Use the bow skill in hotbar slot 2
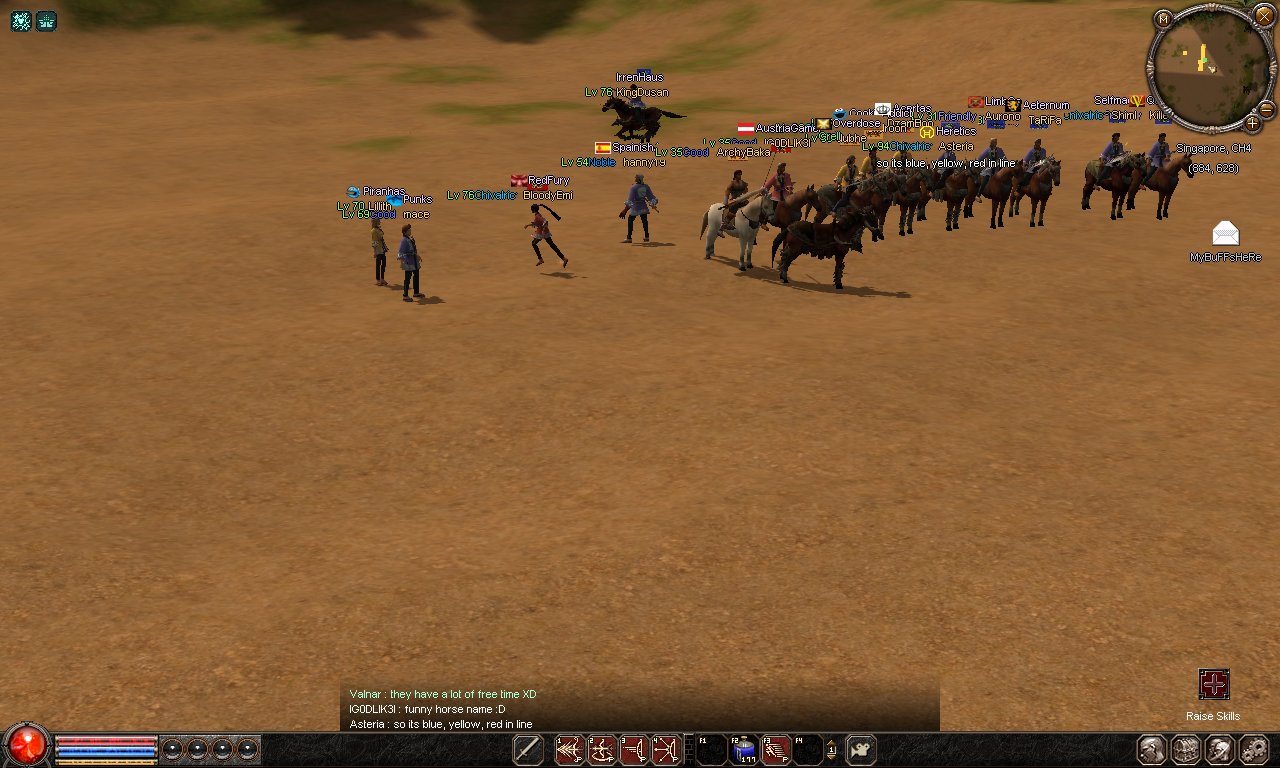 602,749
